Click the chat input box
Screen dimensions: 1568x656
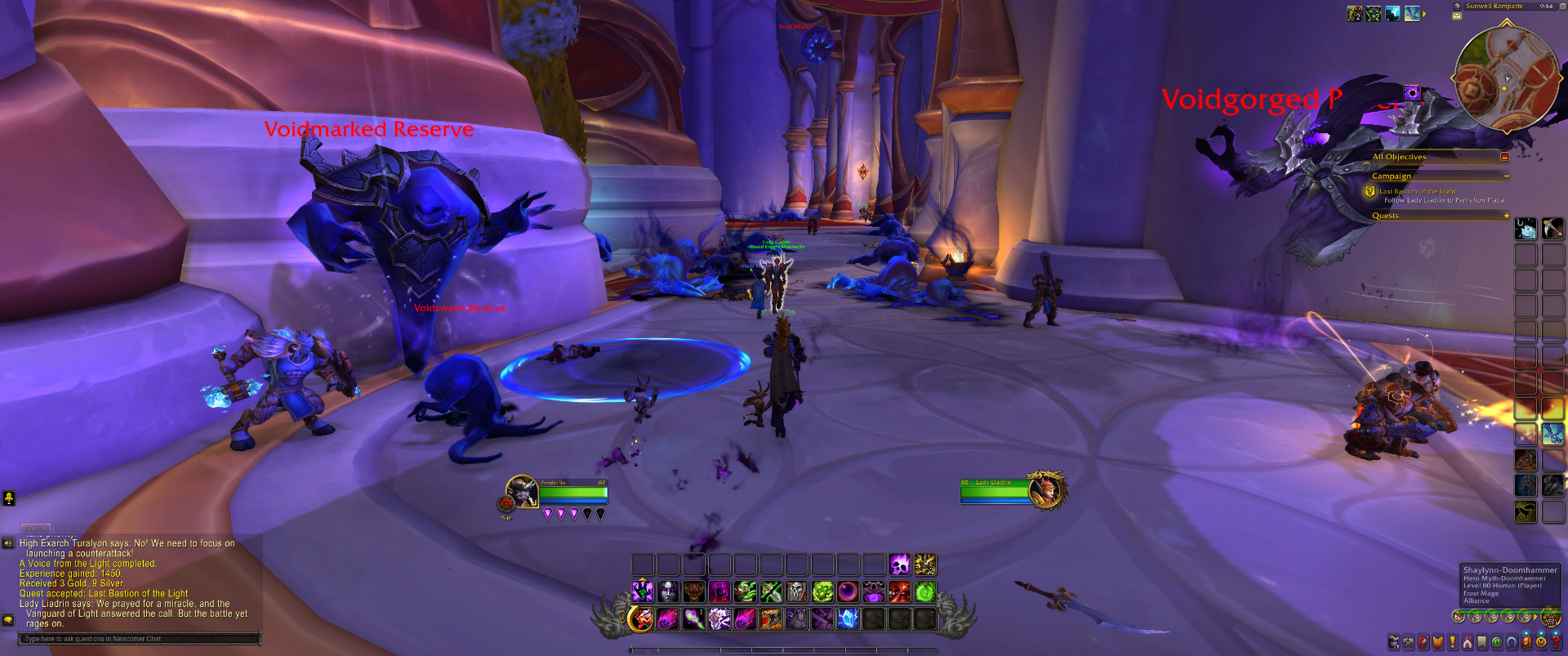tap(140, 639)
